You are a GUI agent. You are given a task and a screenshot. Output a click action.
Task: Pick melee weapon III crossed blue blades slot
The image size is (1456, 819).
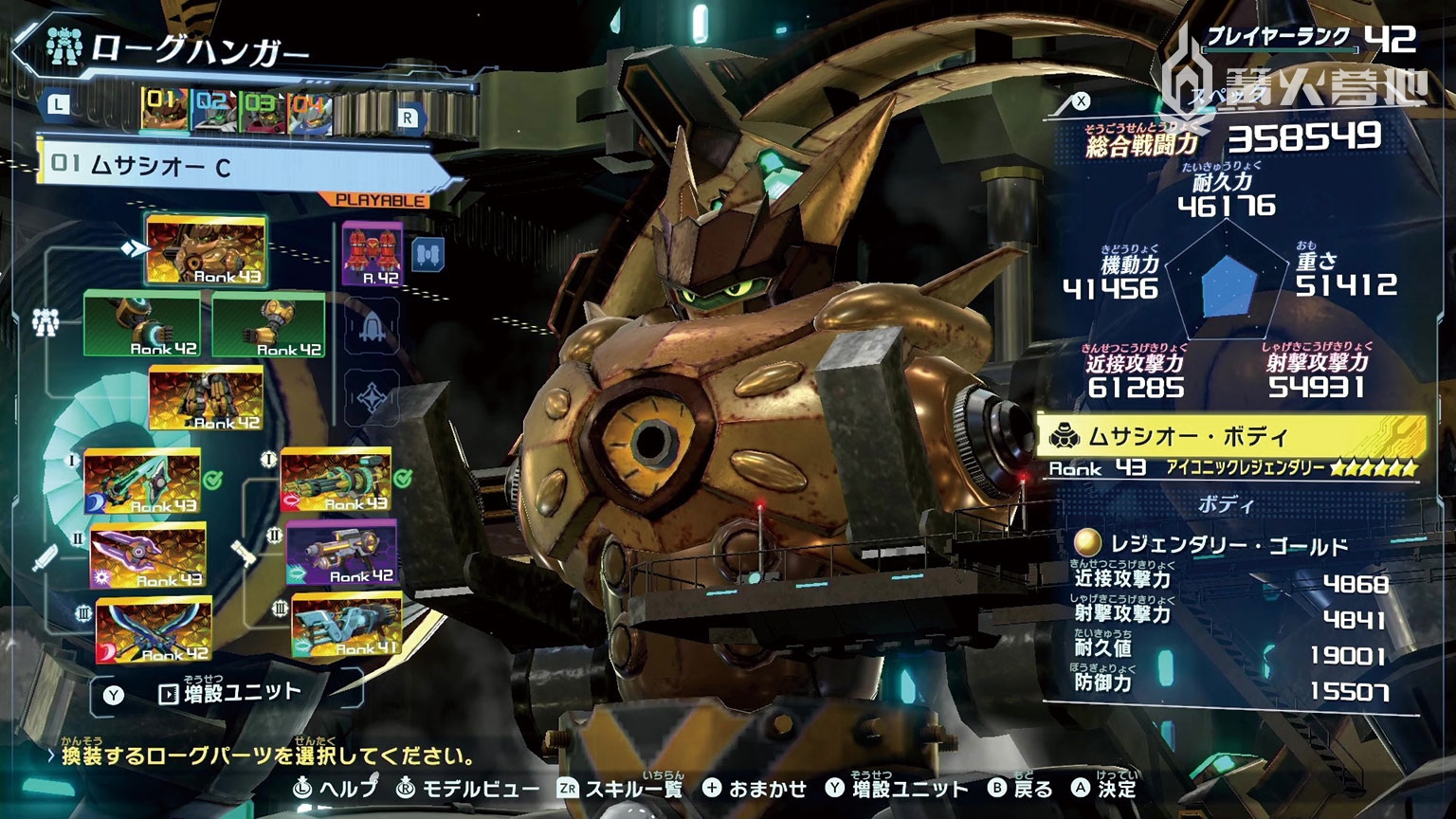[154, 629]
